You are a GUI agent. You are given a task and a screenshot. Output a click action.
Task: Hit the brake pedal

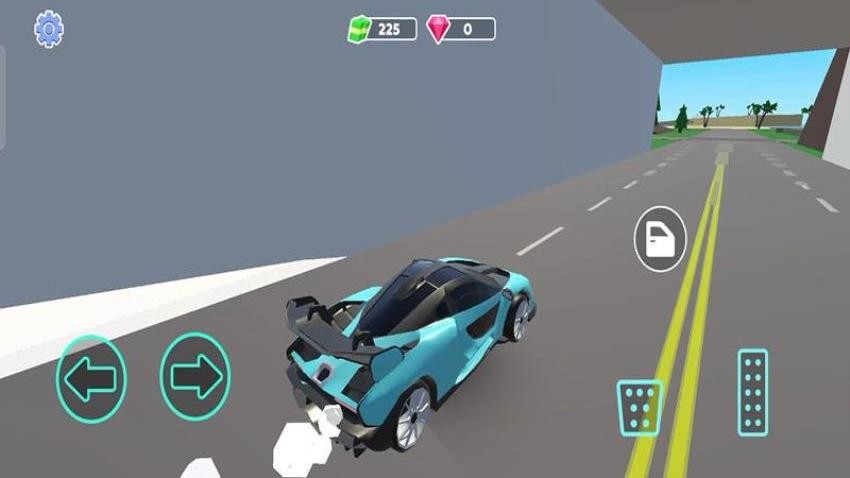(639, 407)
